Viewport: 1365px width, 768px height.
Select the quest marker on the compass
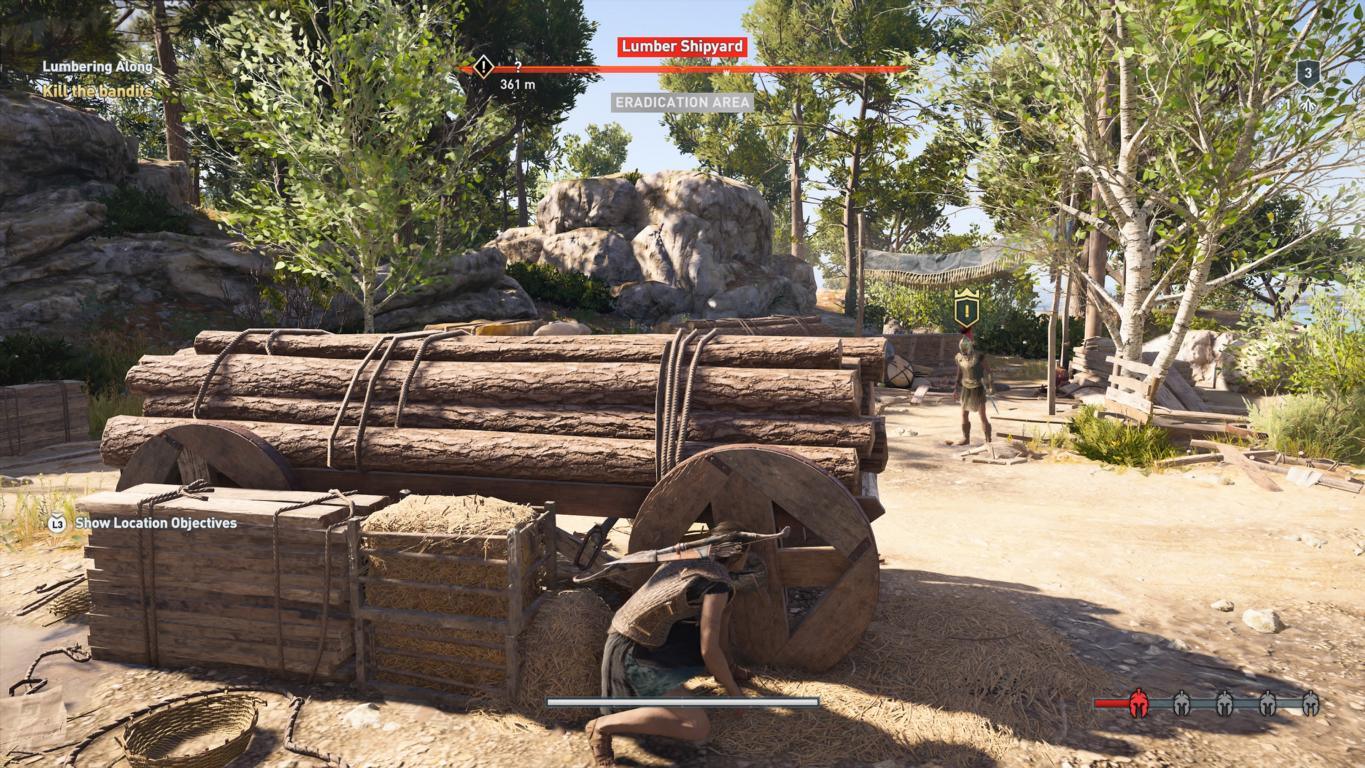click(483, 67)
